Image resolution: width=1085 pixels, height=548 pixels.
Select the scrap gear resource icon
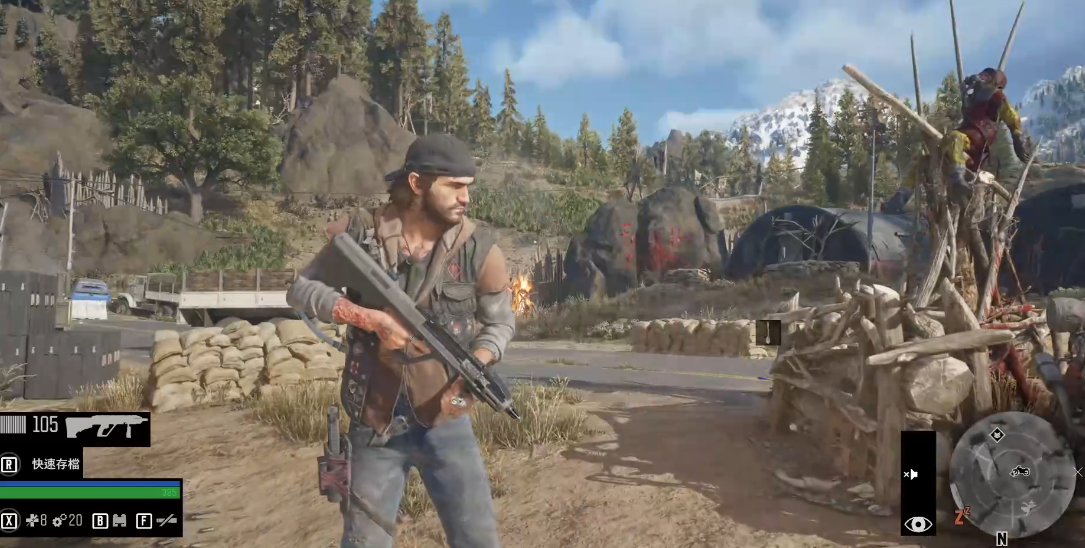tap(60, 520)
